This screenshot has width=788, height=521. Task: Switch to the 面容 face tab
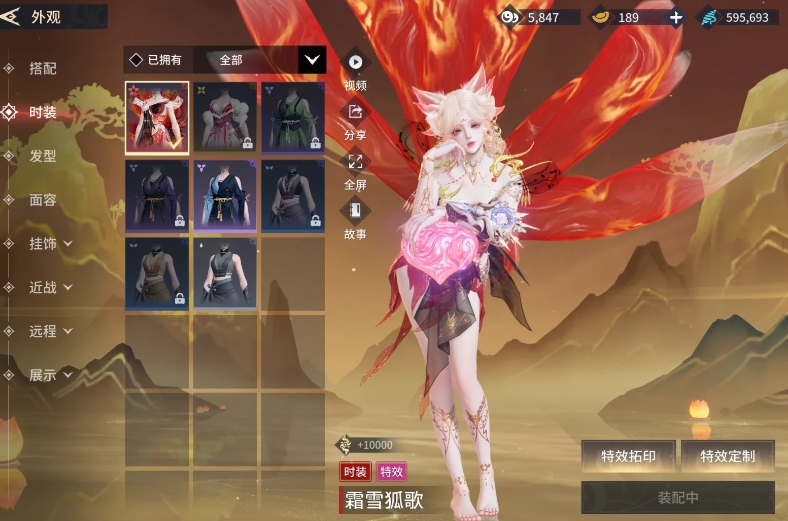[43, 200]
